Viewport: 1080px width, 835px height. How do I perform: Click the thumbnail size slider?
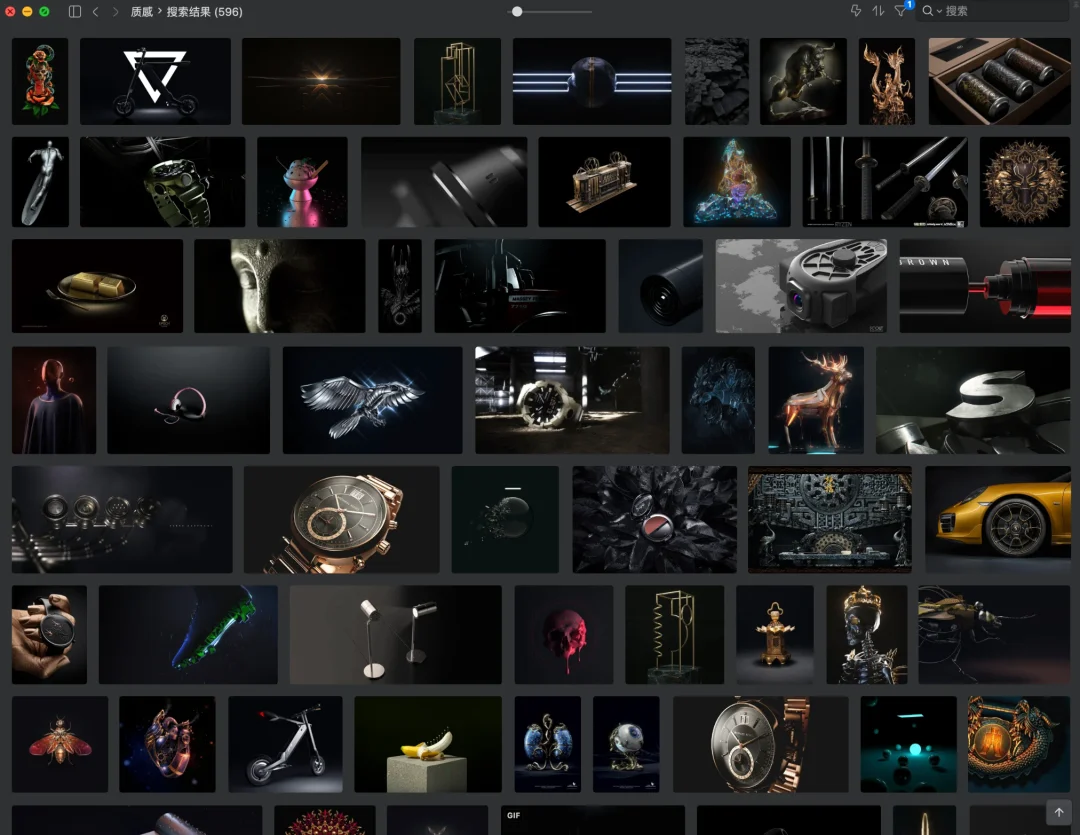click(517, 11)
